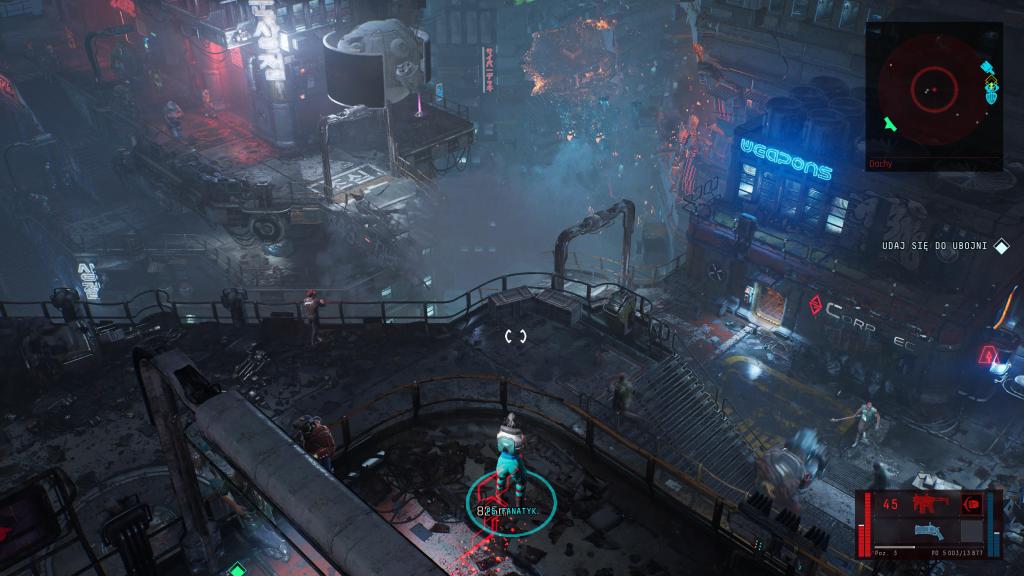The height and width of the screenshot is (576, 1024).
Task: Activate the red grenade tactical icon
Action: coord(970,504)
